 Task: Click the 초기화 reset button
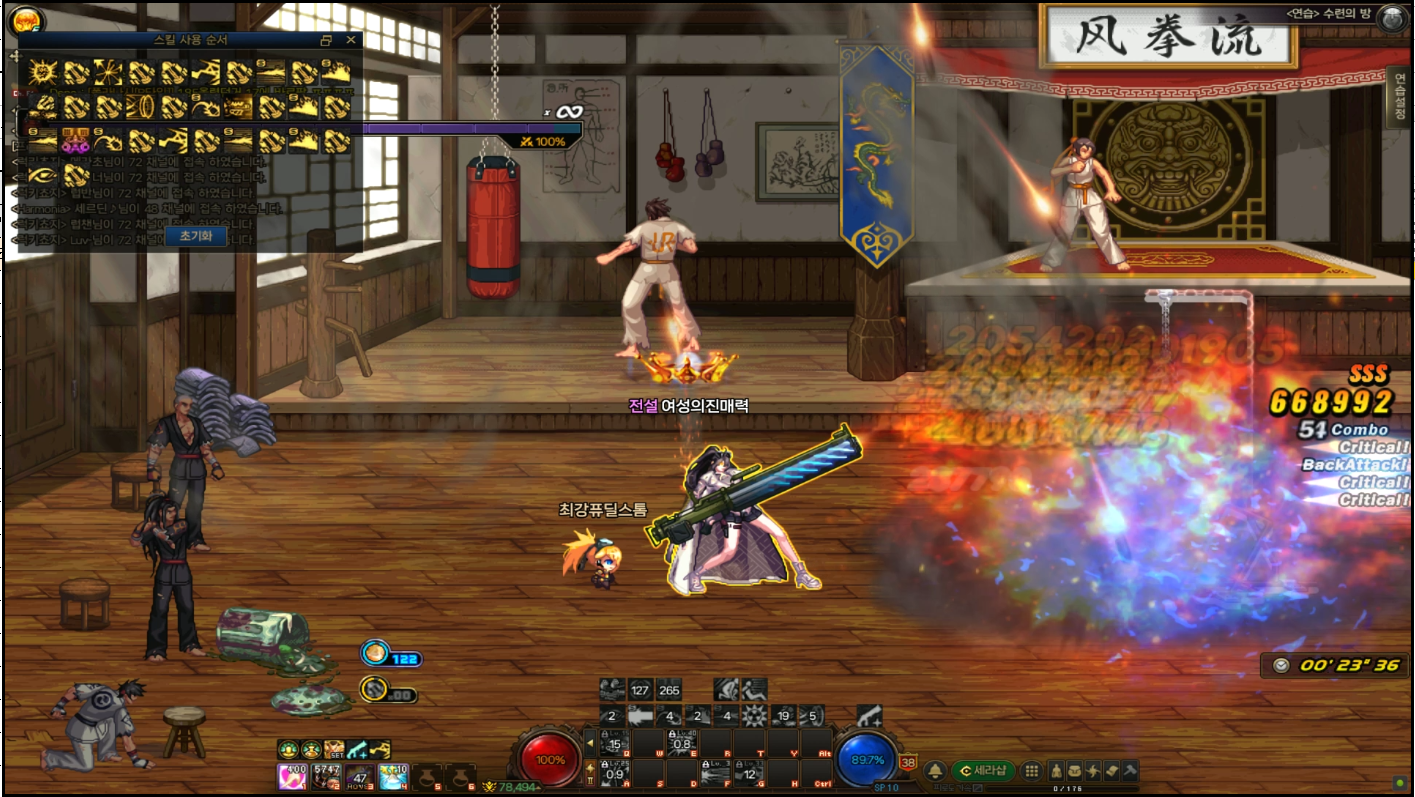(195, 236)
